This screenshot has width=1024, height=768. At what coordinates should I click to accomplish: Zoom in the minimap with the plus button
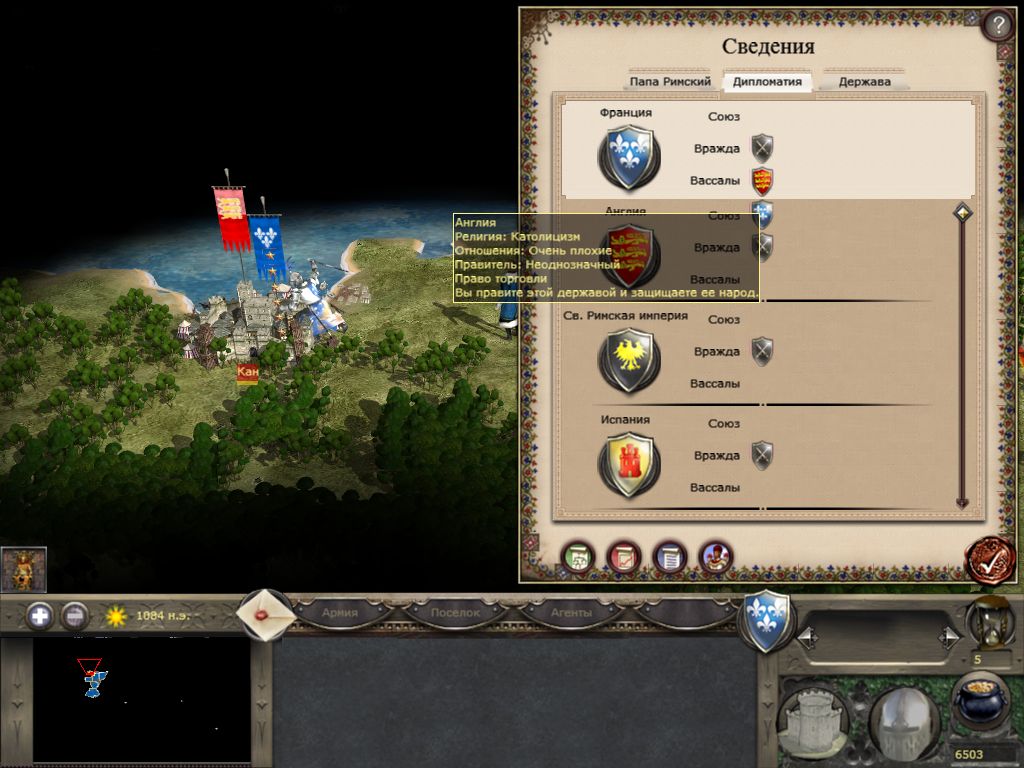[40, 616]
